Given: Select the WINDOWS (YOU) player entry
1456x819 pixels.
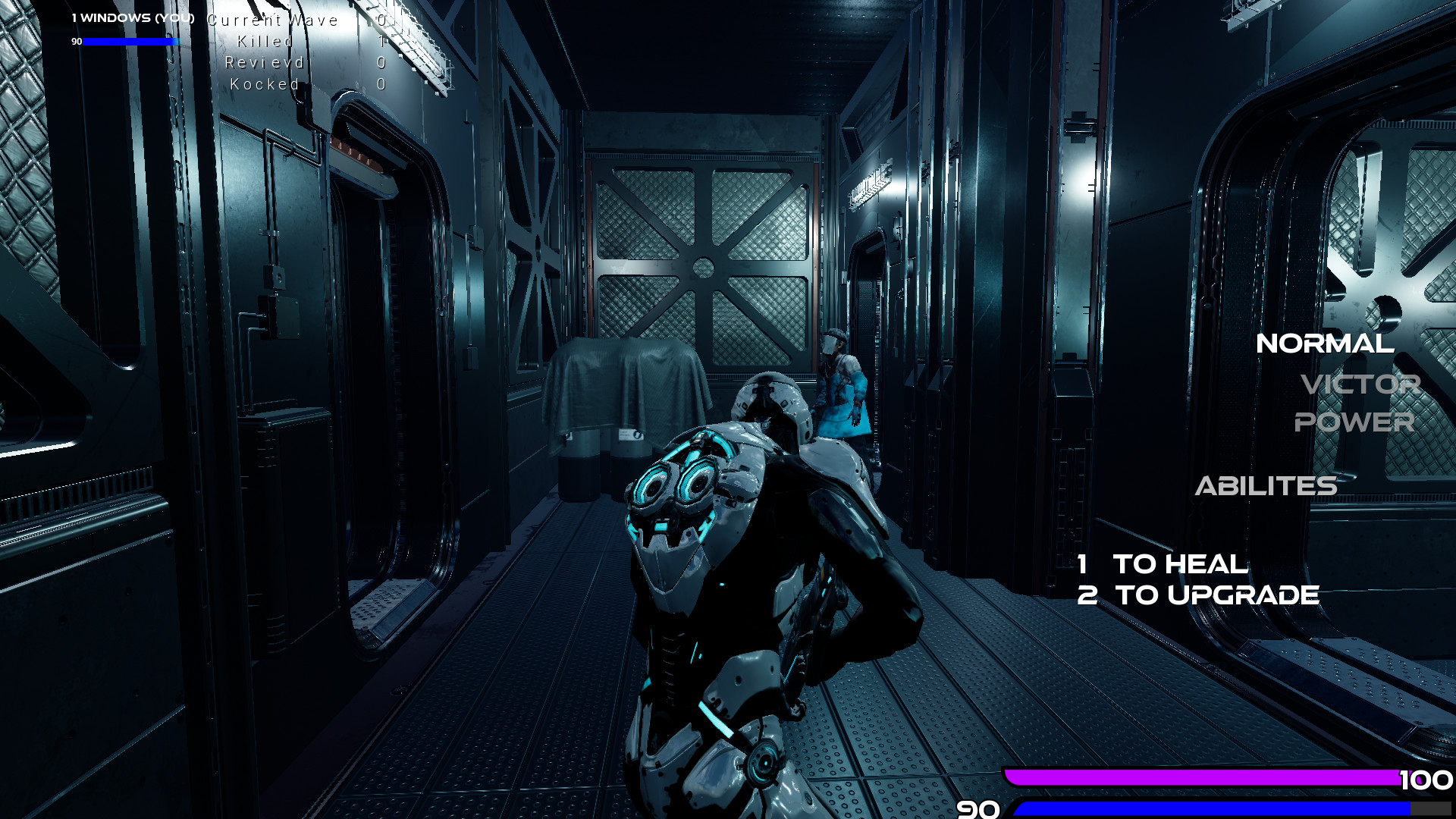Looking at the screenshot, I should [x=133, y=17].
